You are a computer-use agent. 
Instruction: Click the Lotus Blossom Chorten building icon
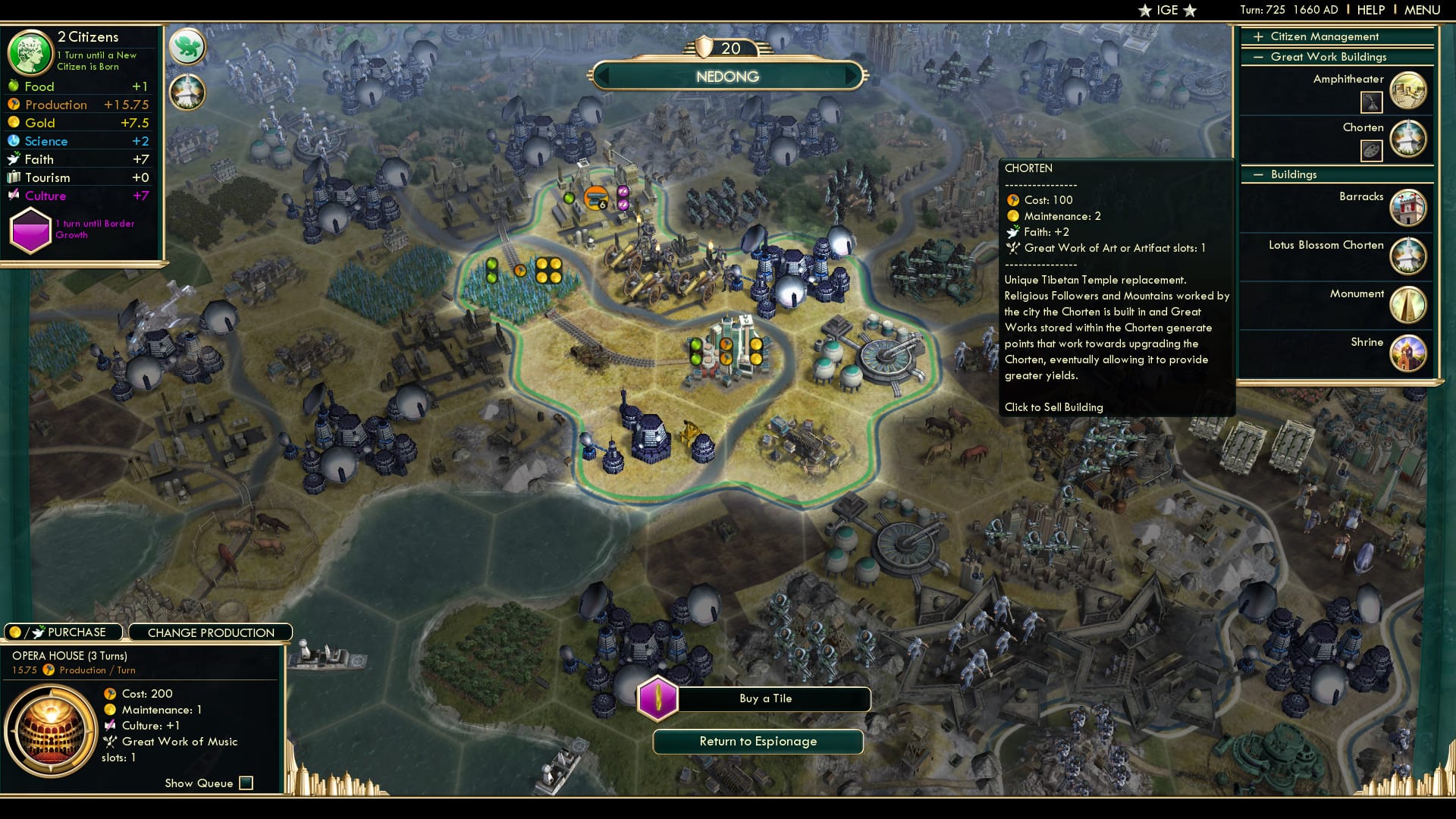click(1408, 256)
